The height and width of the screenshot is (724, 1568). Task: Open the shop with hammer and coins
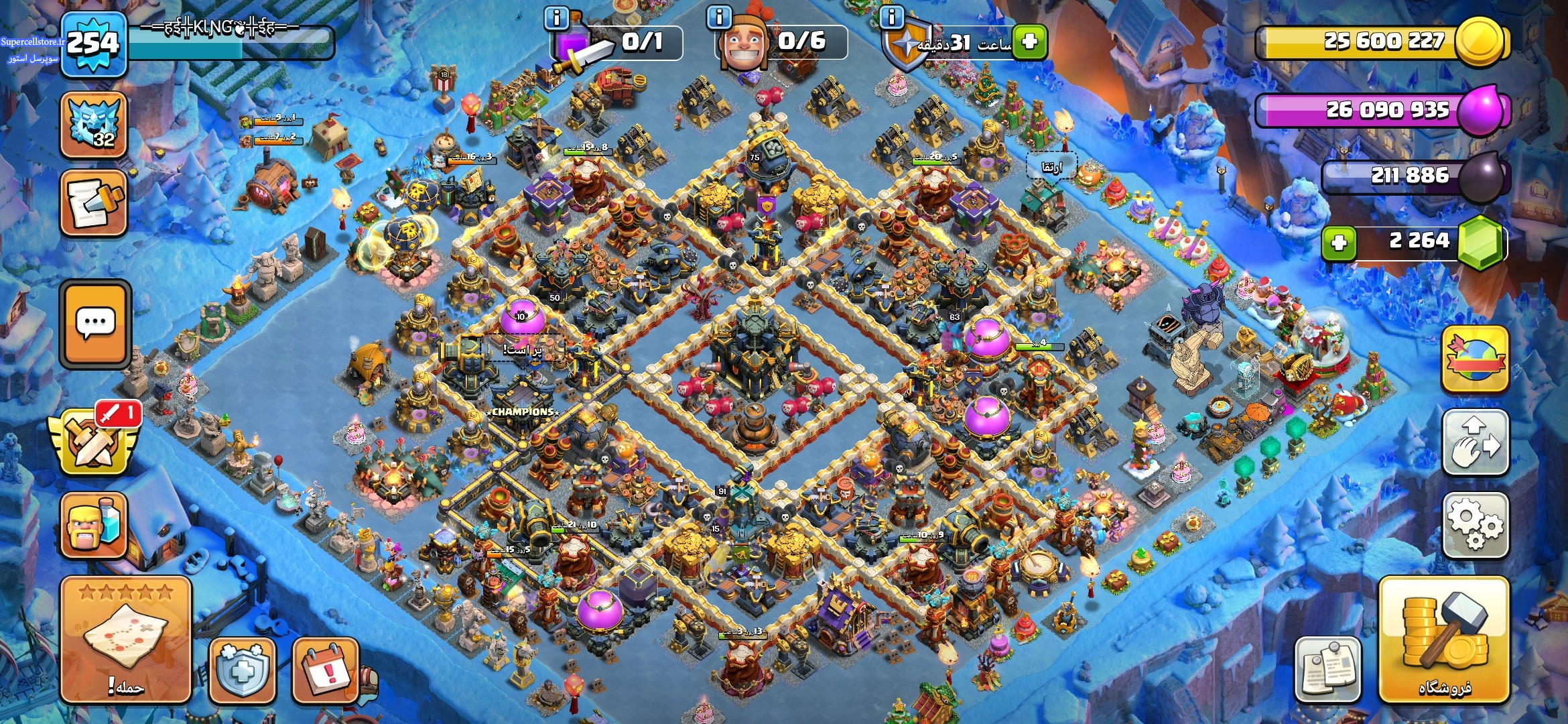tap(1443, 640)
